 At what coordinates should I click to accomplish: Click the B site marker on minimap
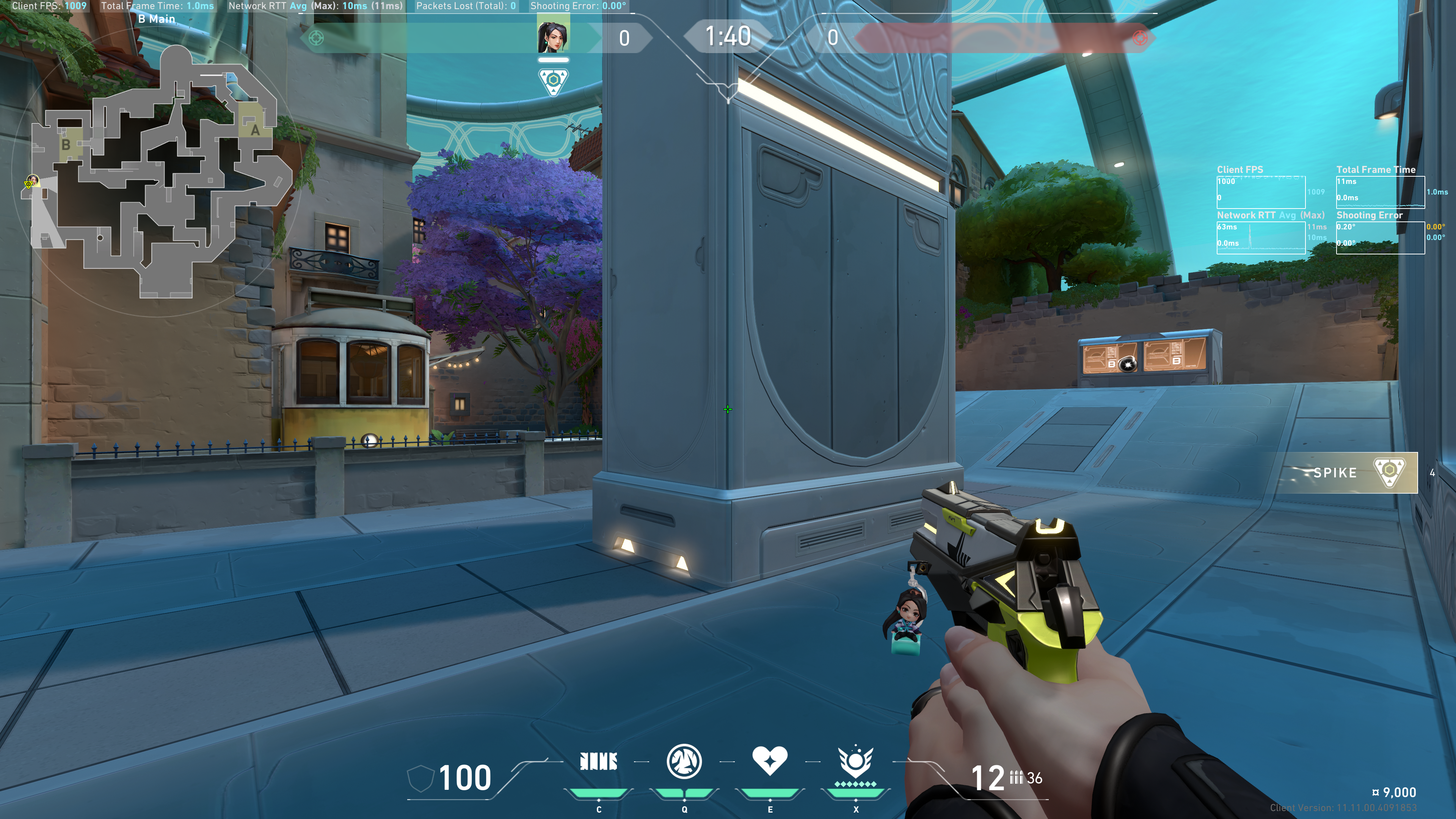coord(66,145)
